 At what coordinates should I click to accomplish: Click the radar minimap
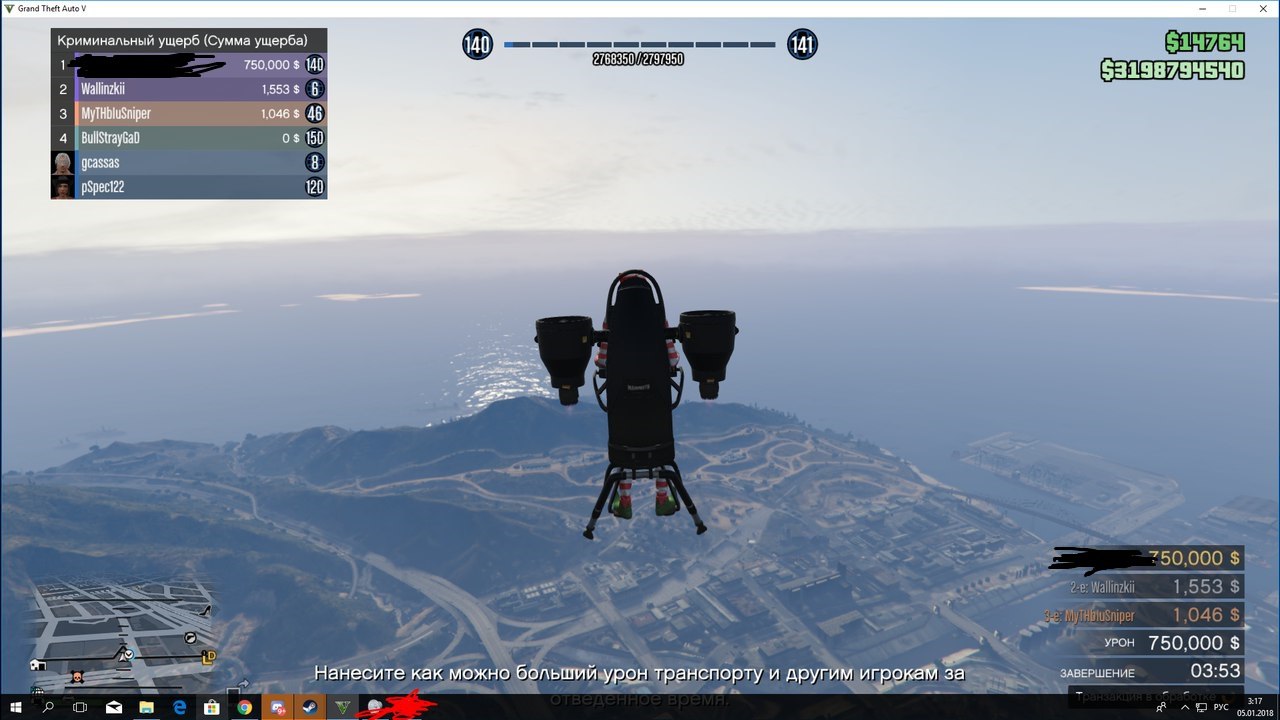122,632
